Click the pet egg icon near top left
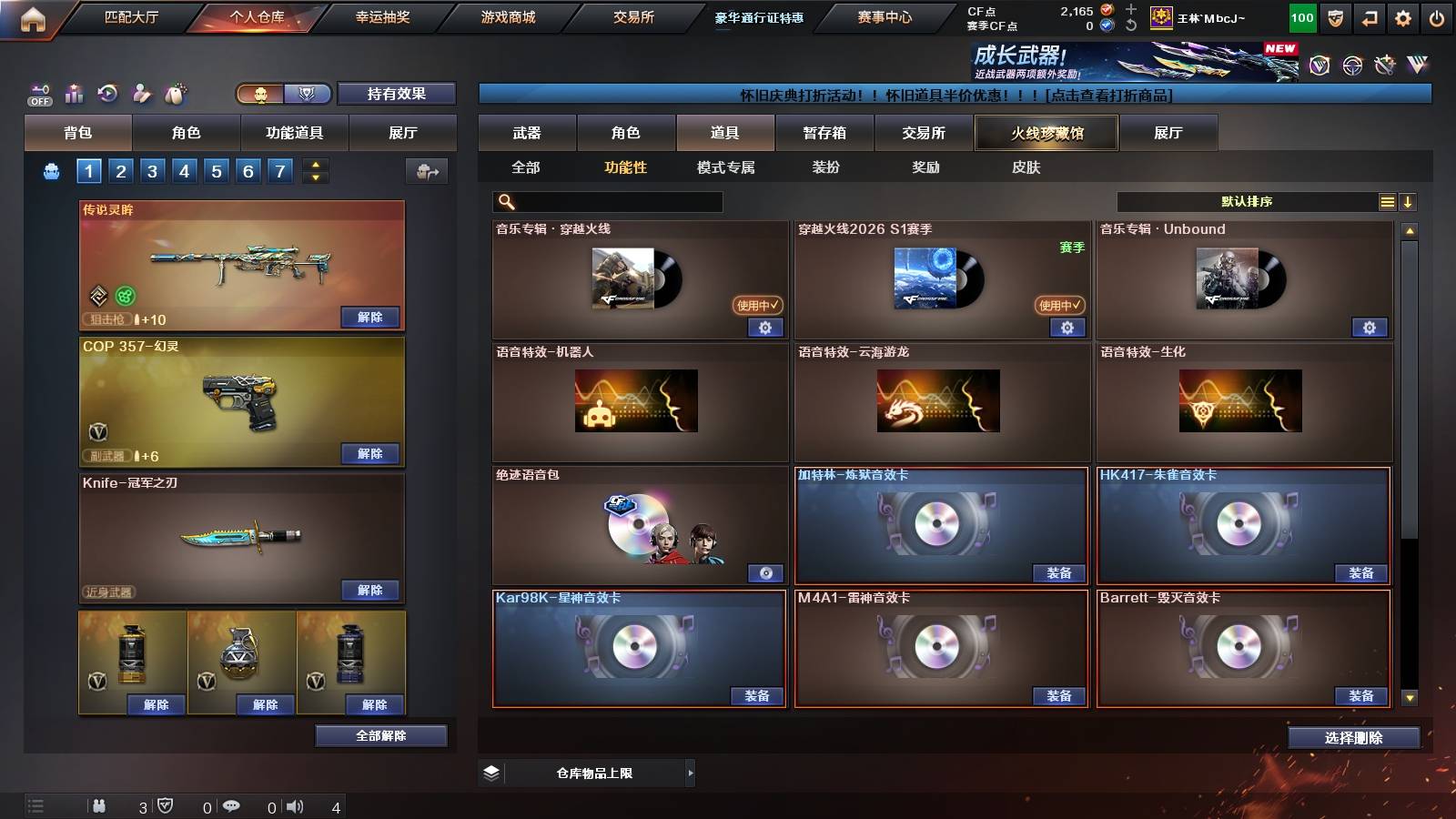 (175, 94)
